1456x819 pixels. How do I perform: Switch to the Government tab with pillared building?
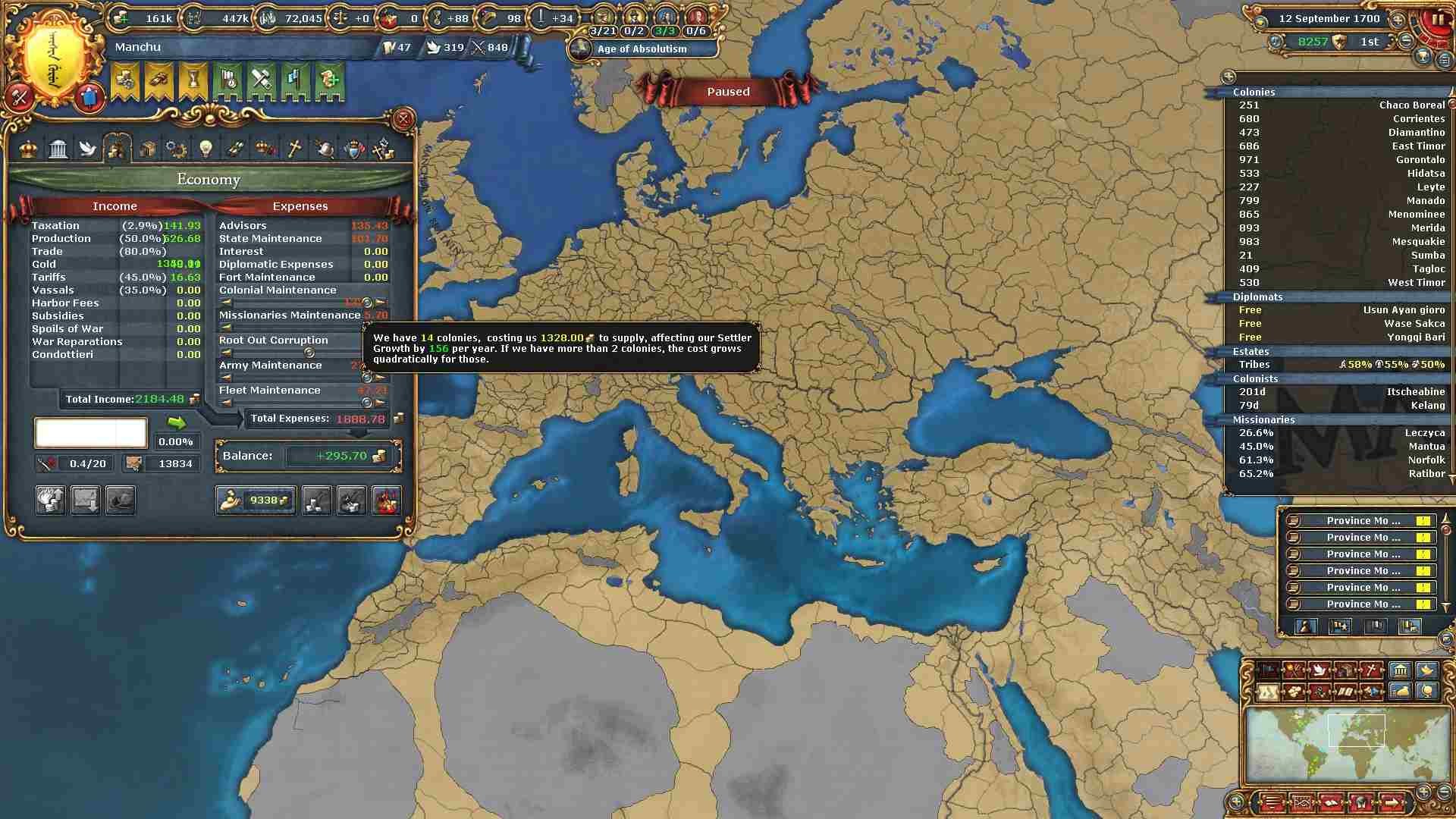coord(58,149)
